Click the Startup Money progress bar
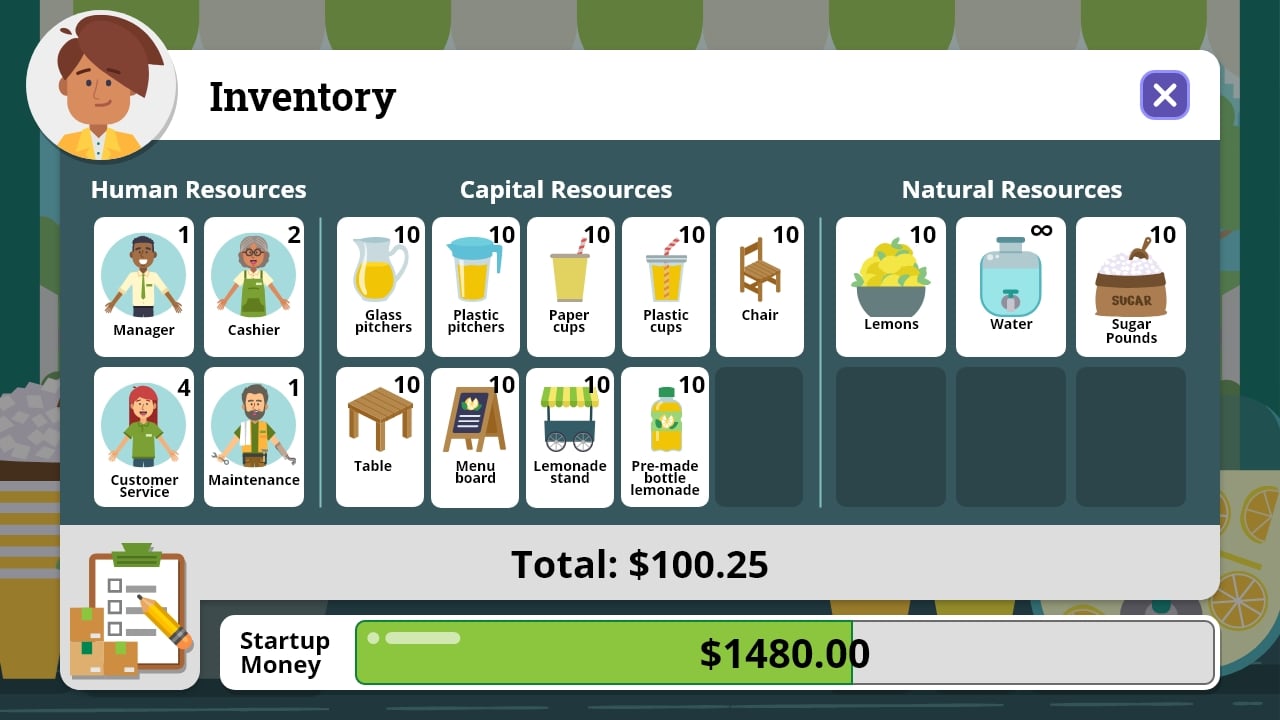The height and width of the screenshot is (720, 1280). pos(785,652)
